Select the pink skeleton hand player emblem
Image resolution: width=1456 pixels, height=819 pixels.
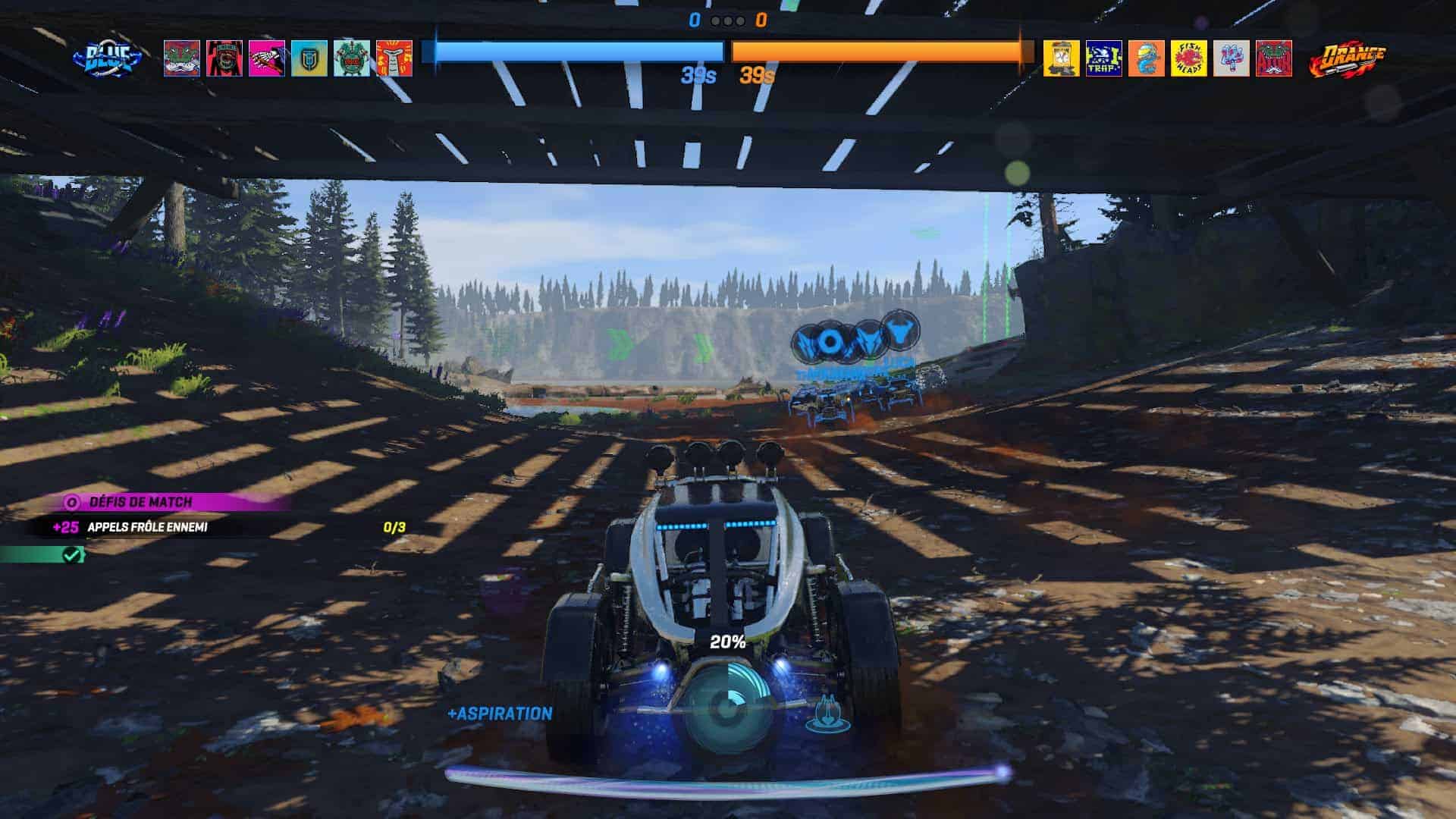[x=267, y=58]
